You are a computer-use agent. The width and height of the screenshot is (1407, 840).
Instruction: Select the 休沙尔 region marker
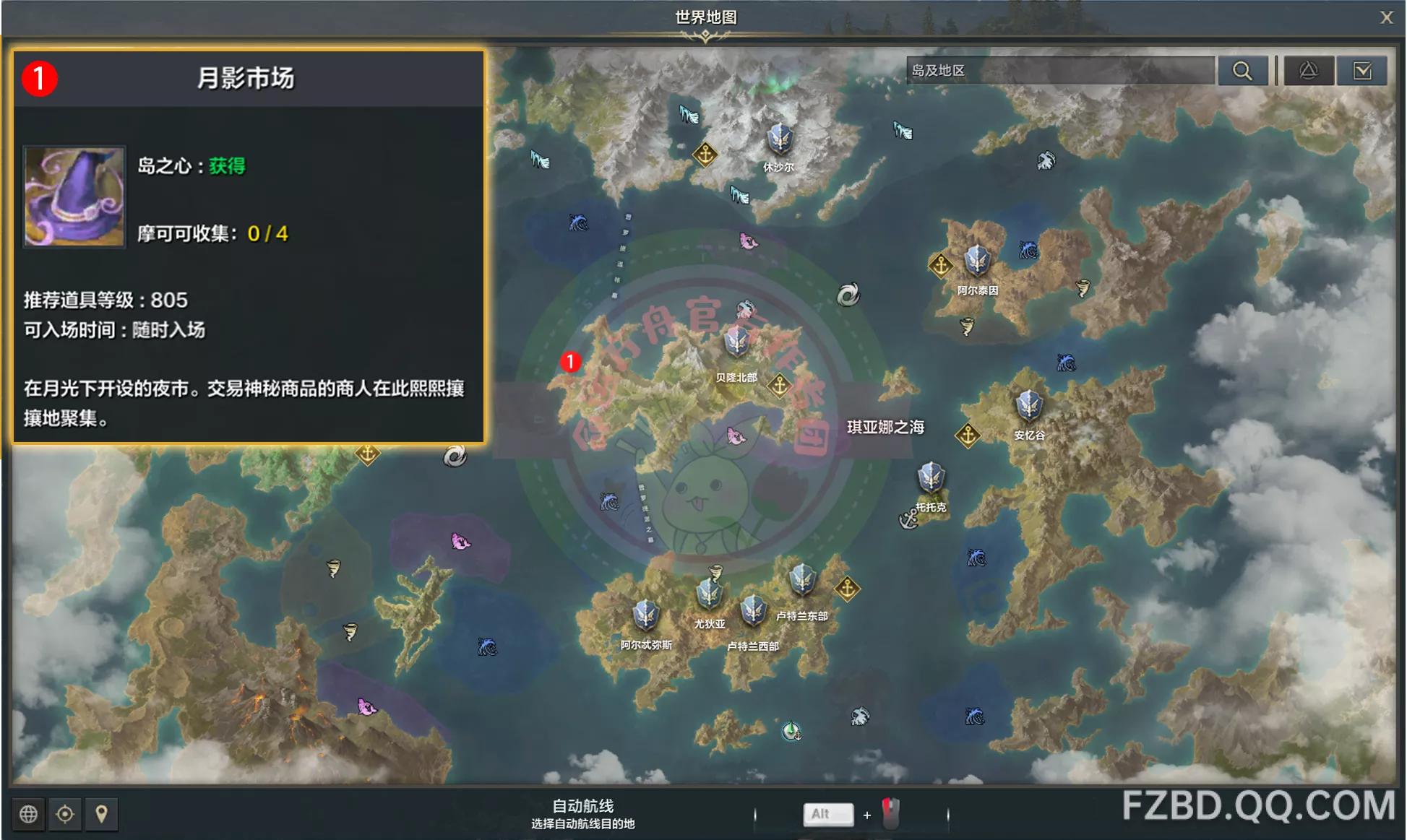pyautogui.click(x=780, y=138)
